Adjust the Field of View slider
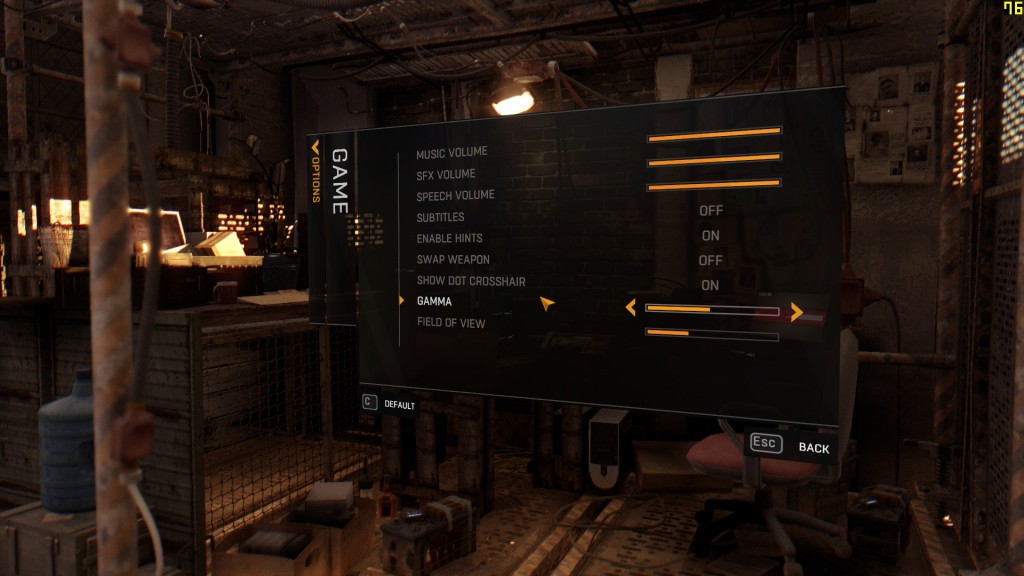 tap(712, 334)
